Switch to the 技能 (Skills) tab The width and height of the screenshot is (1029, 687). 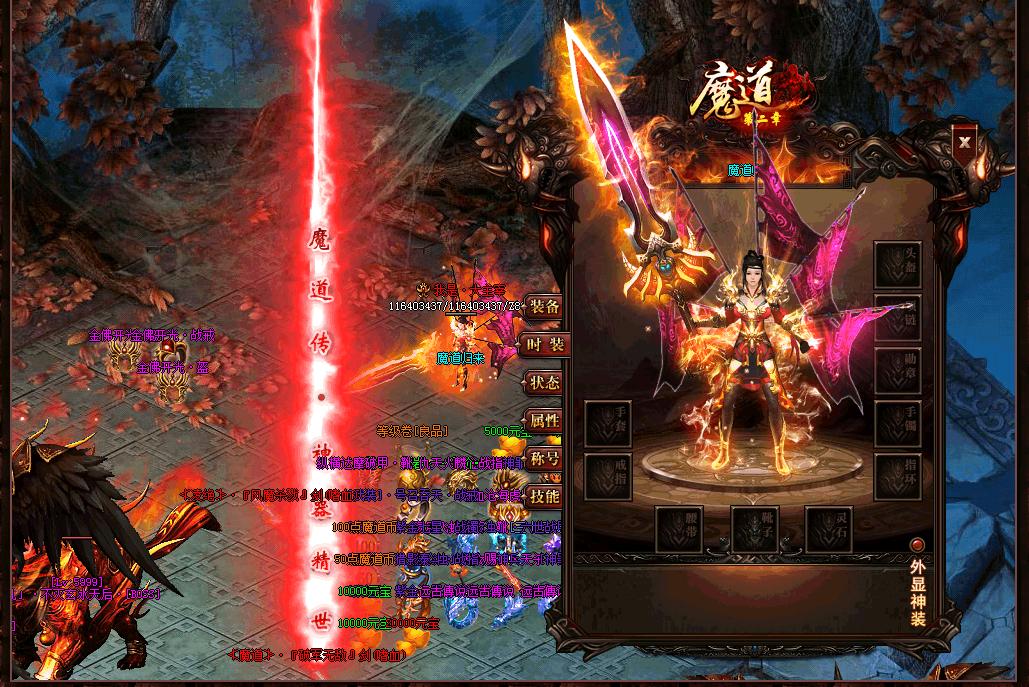545,496
